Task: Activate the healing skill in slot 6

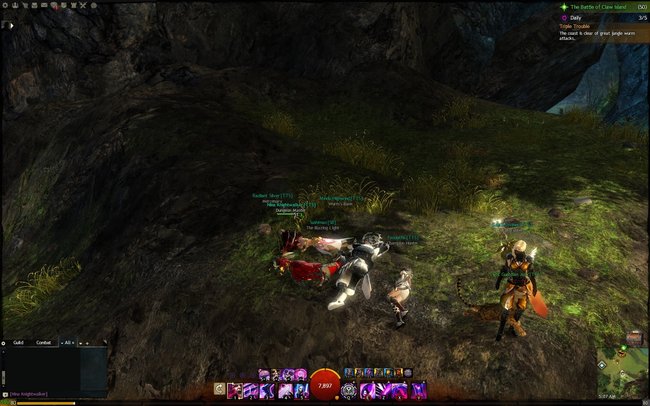Action: [349, 389]
